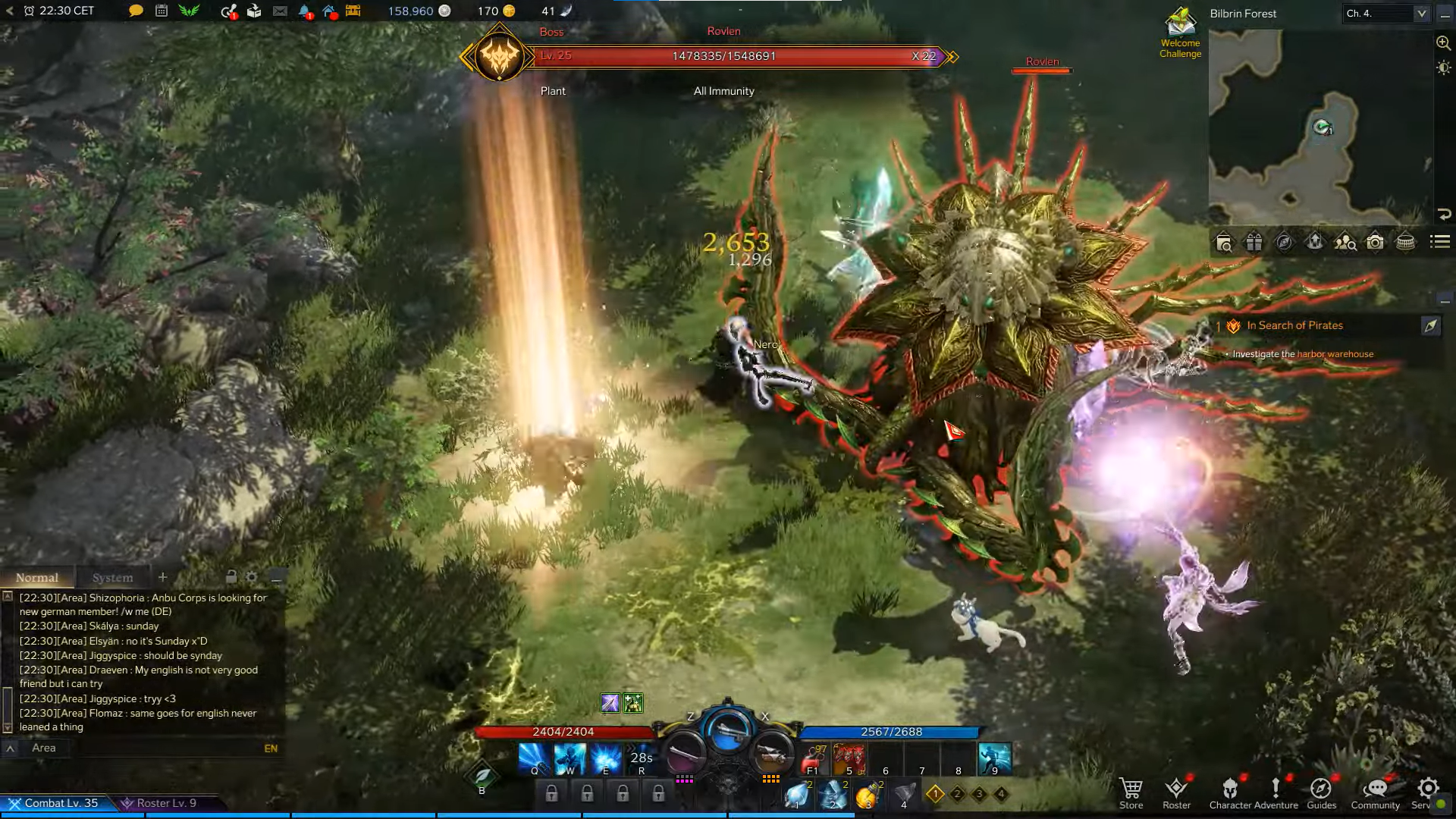Open the Roster menu

1176,792
